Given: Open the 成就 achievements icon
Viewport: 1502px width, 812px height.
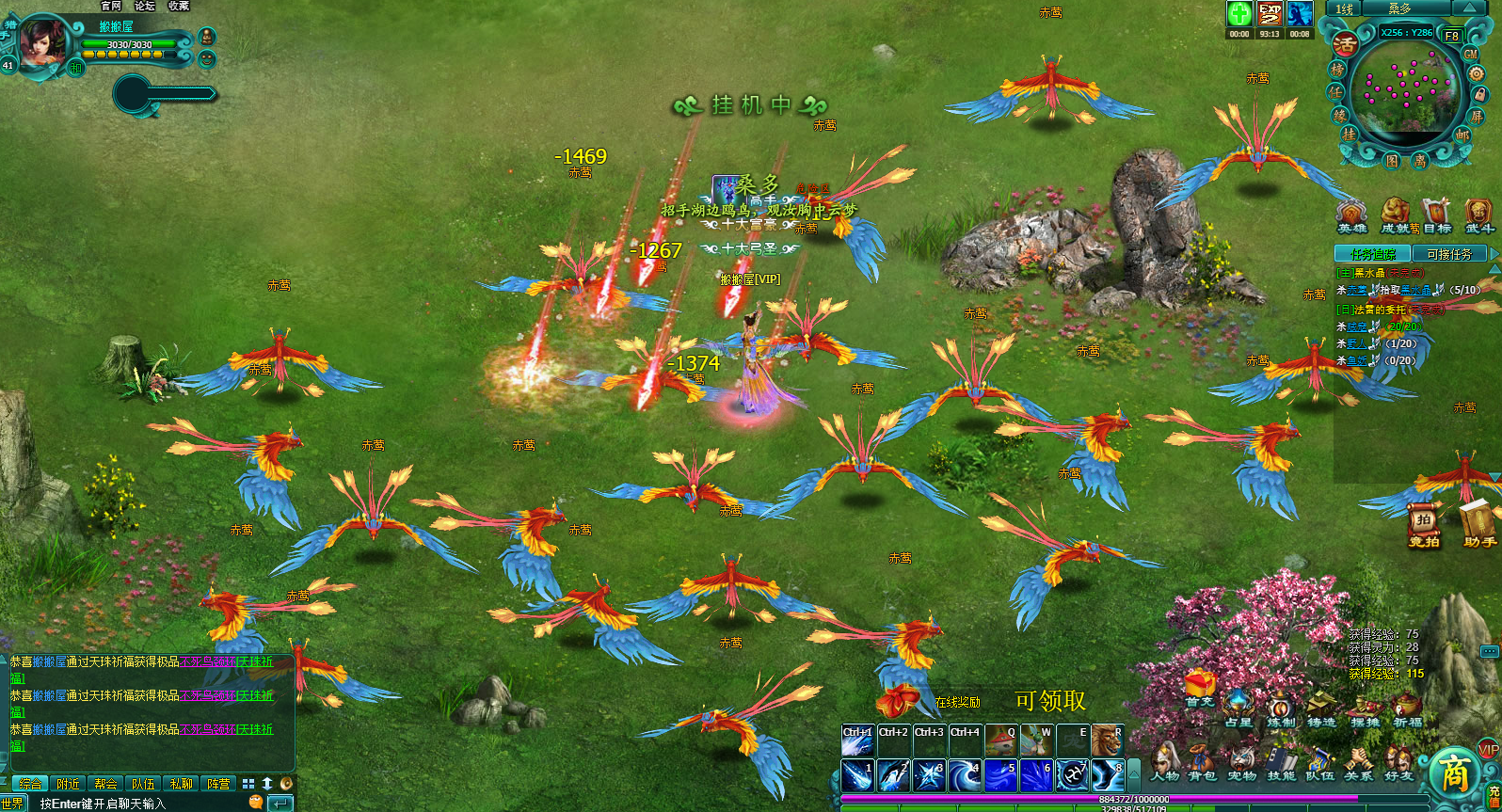Looking at the screenshot, I should (1395, 215).
